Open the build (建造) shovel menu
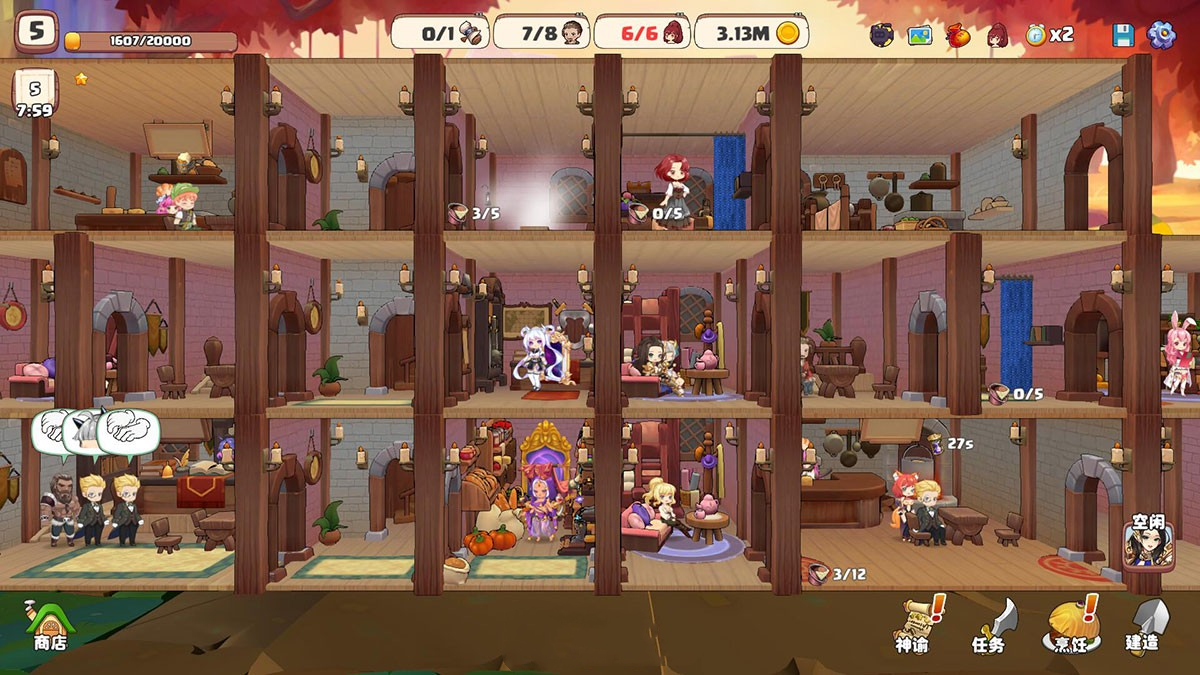This screenshot has height=675, width=1200. 1145,625
